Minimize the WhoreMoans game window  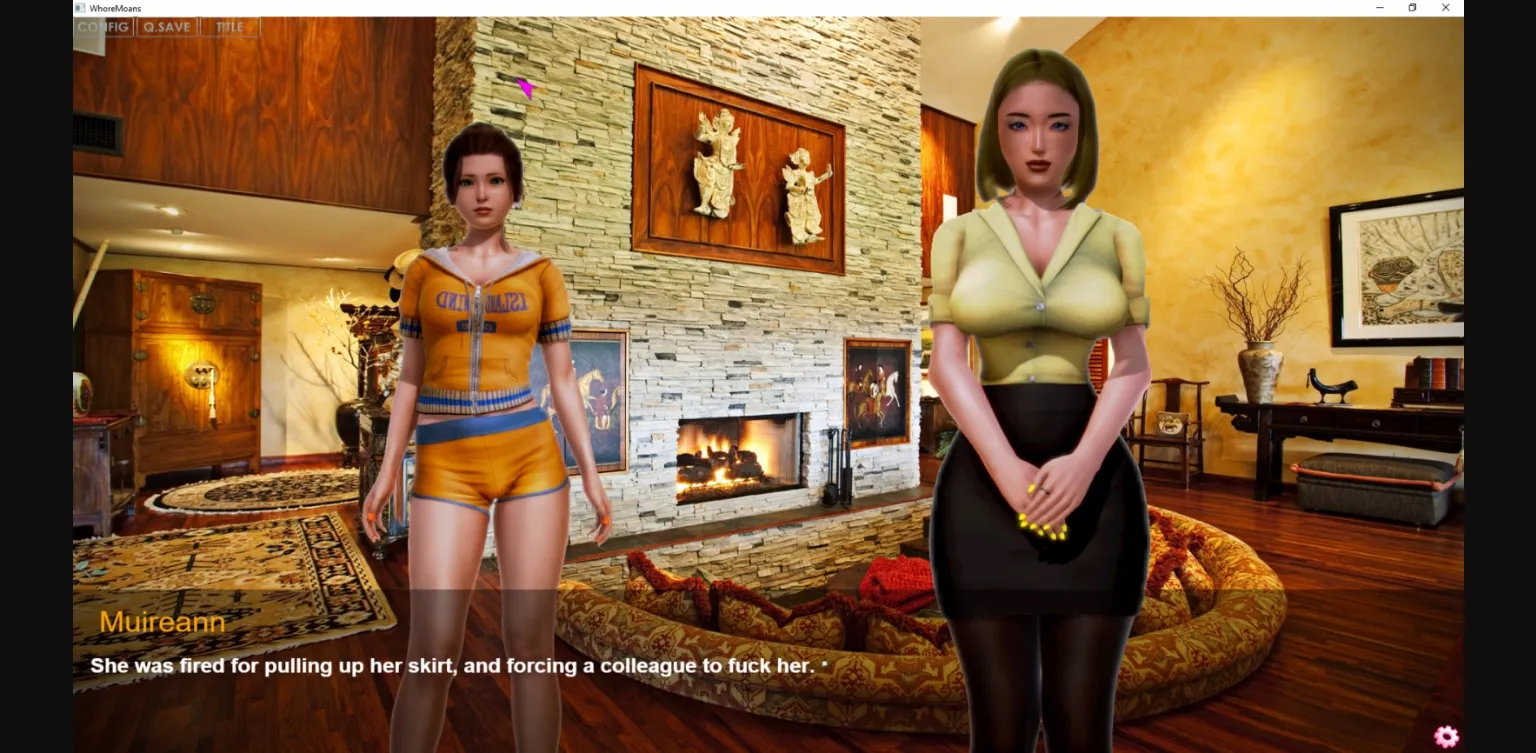pos(1379,7)
